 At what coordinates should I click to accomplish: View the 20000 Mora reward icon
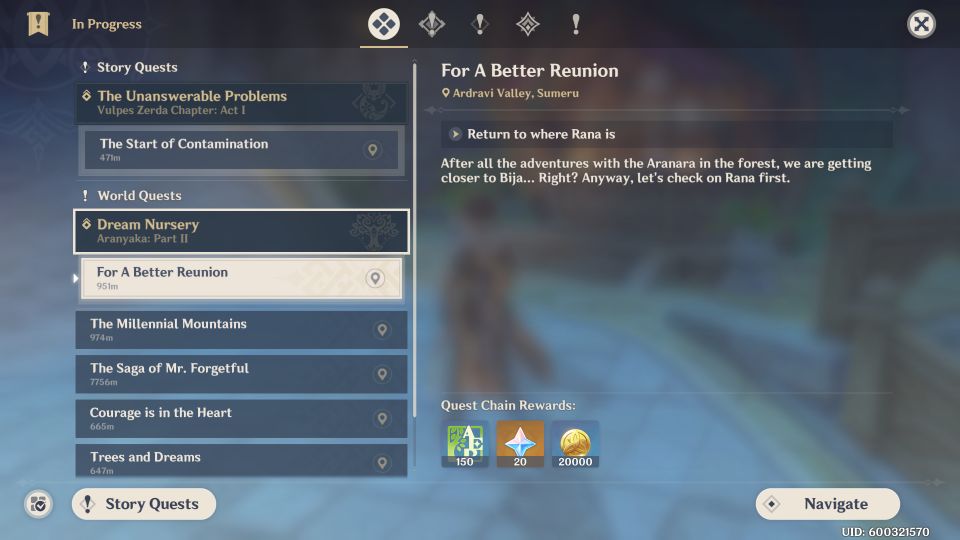point(575,444)
